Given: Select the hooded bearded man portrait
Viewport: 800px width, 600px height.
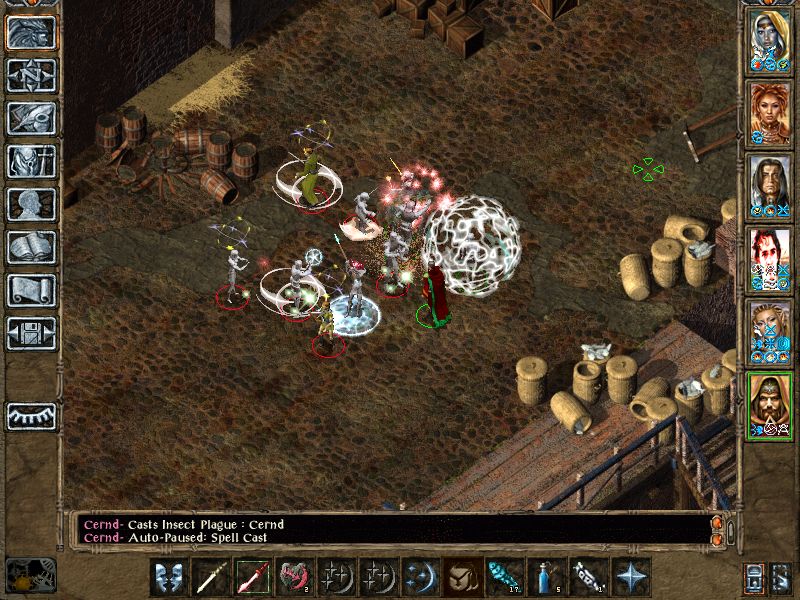Looking at the screenshot, I should point(769,402).
